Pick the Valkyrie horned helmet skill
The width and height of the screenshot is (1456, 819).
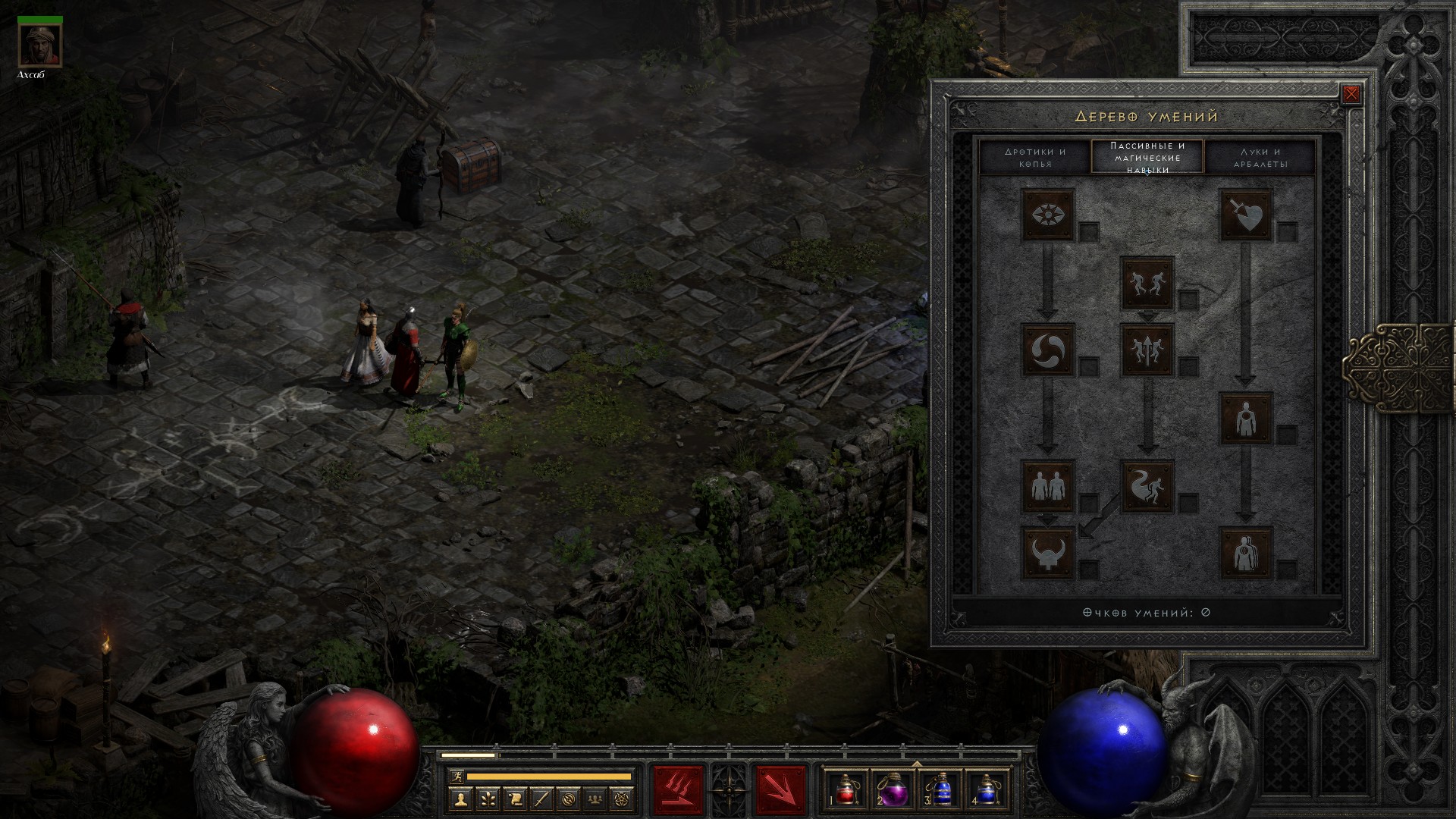click(1048, 552)
